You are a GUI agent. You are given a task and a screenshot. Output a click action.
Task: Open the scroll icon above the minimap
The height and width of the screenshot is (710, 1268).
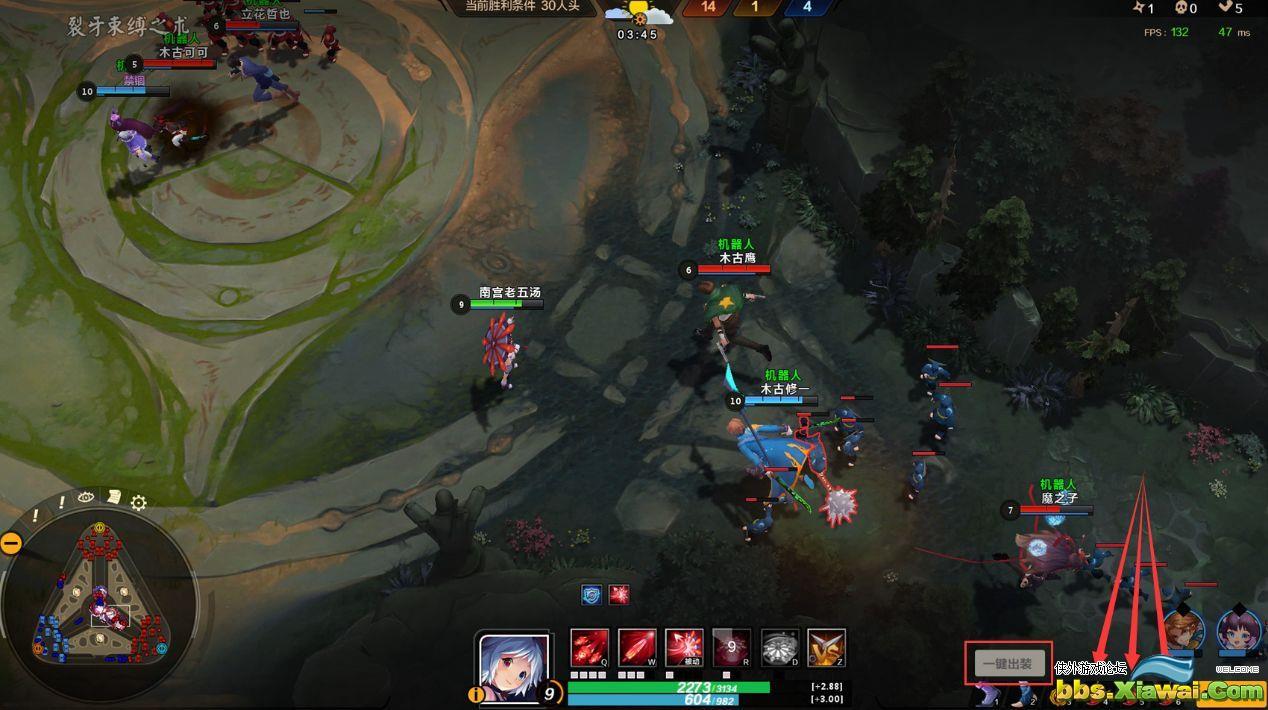tap(114, 496)
